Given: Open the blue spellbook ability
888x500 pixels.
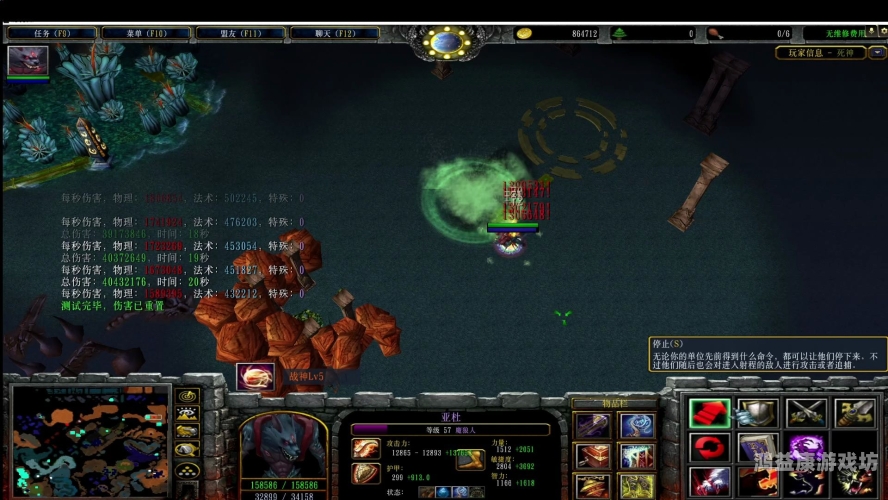Looking at the screenshot, I should (757, 447).
